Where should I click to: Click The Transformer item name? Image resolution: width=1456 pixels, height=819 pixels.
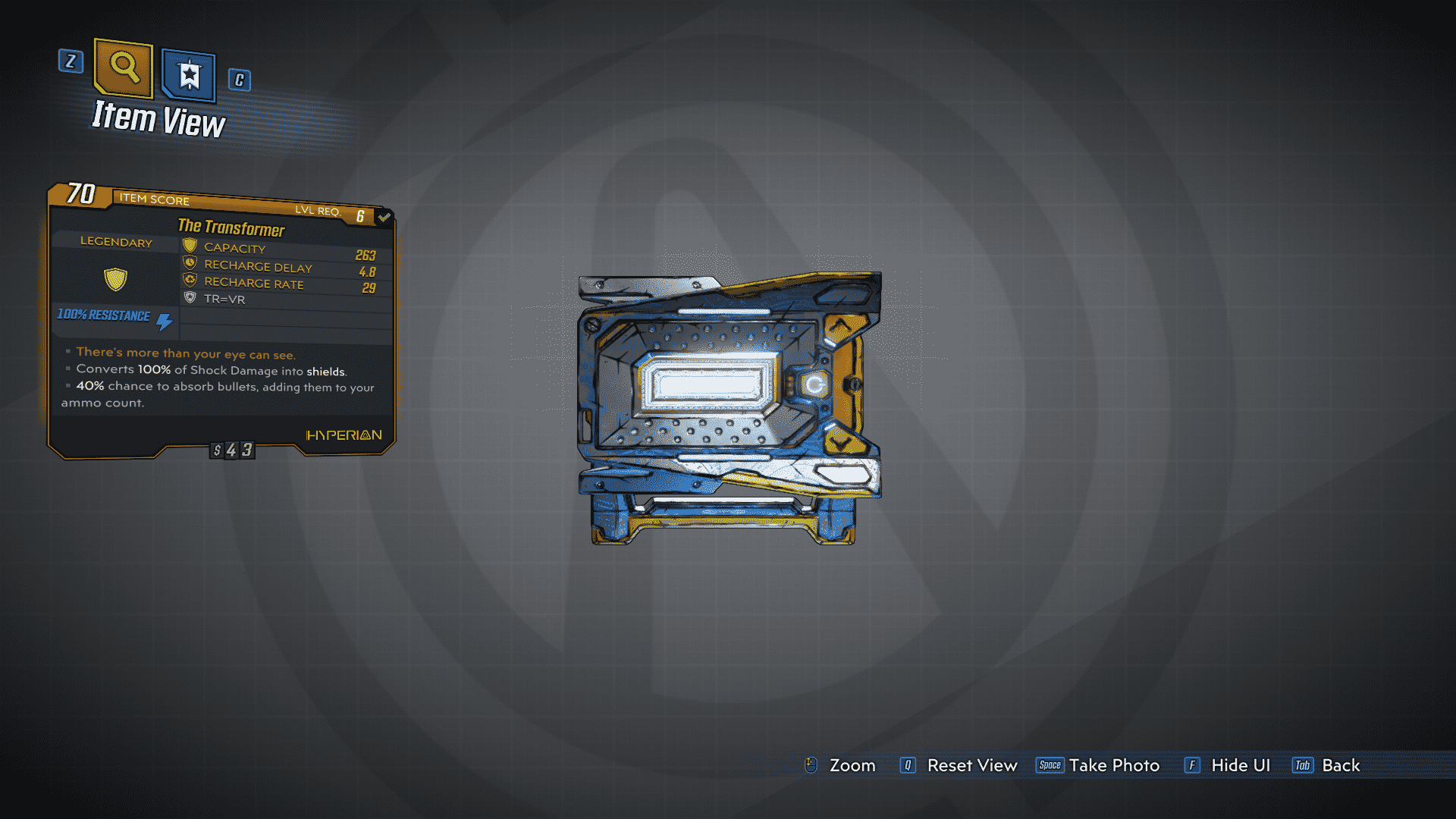(x=231, y=228)
